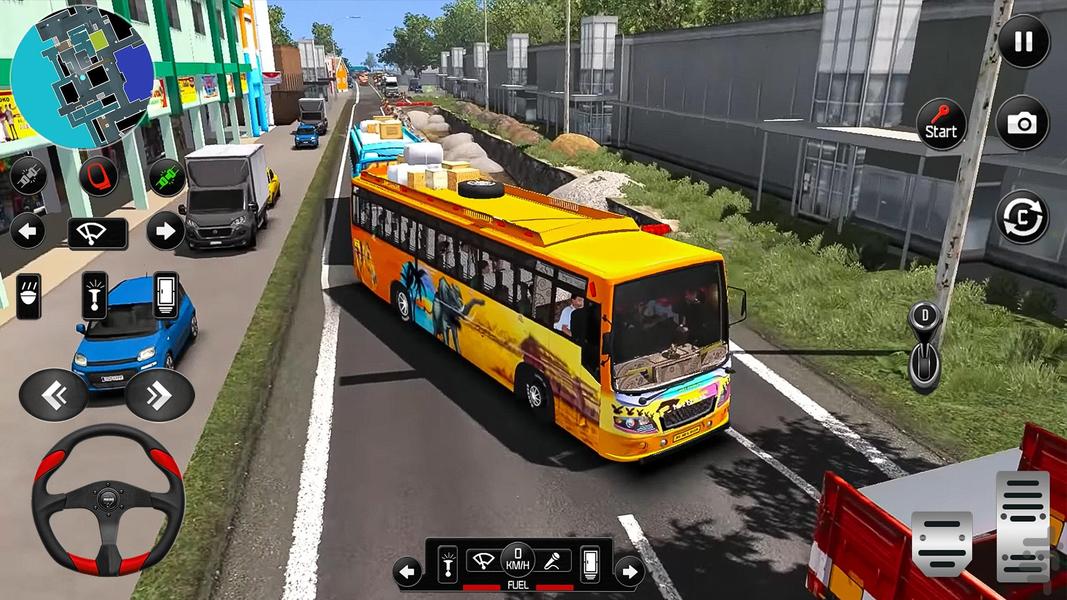Screen dimensions: 1067x600
Task: Click the red and black steering wheel
Action: [x=107, y=499]
